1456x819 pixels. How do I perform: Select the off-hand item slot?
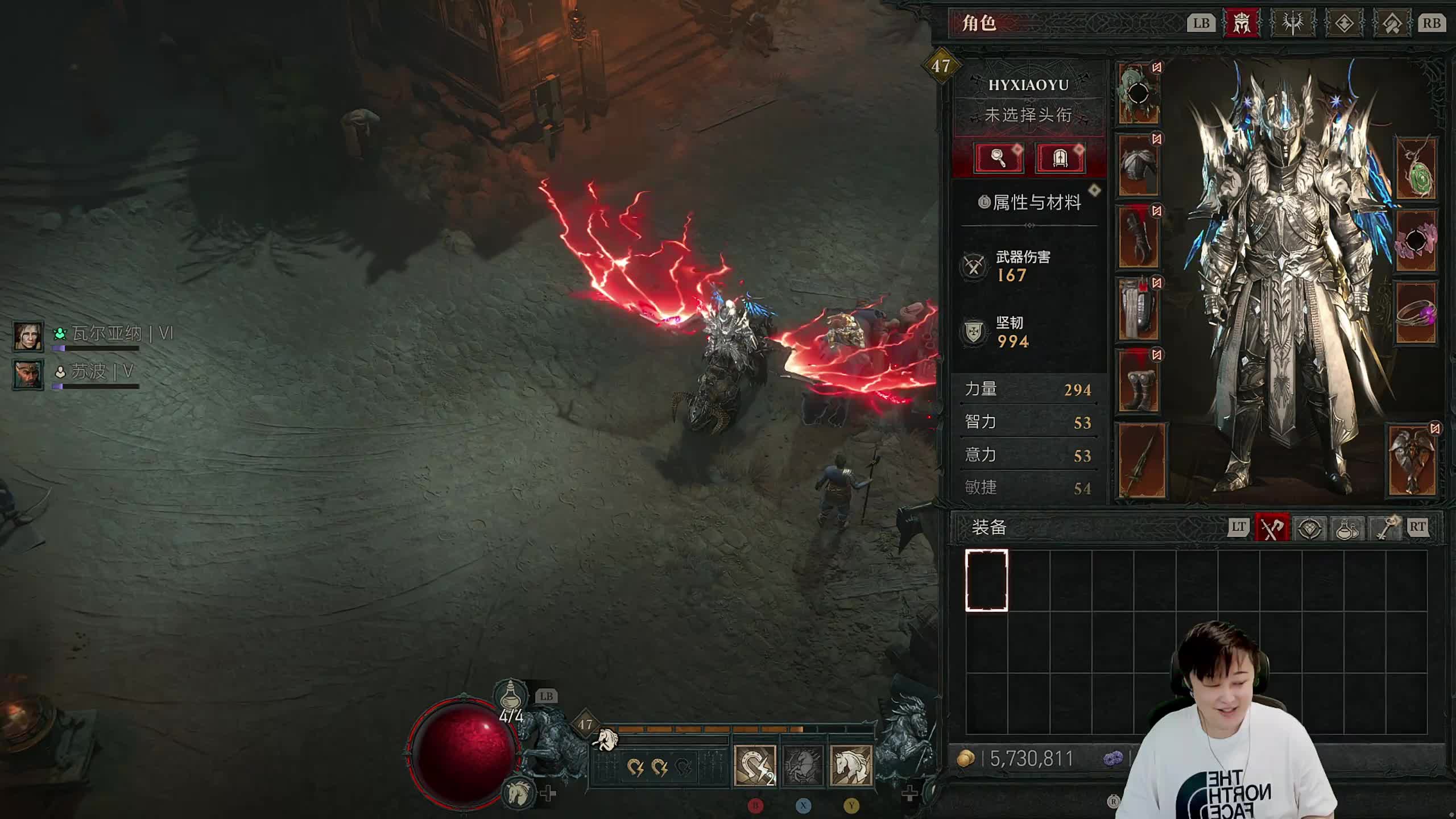1413,461
